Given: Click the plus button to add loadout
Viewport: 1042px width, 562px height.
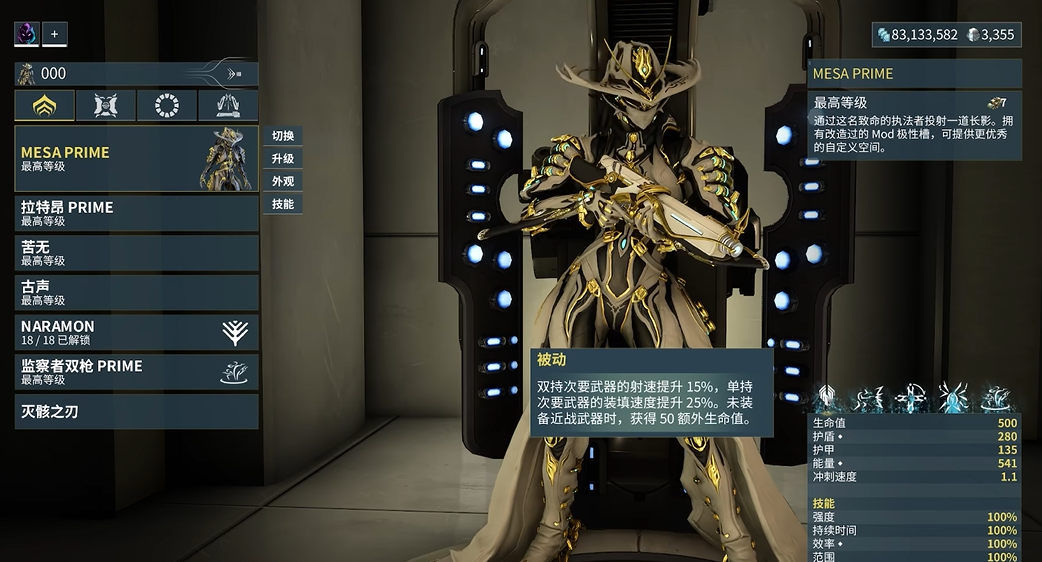Looking at the screenshot, I should tap(54, 34).
